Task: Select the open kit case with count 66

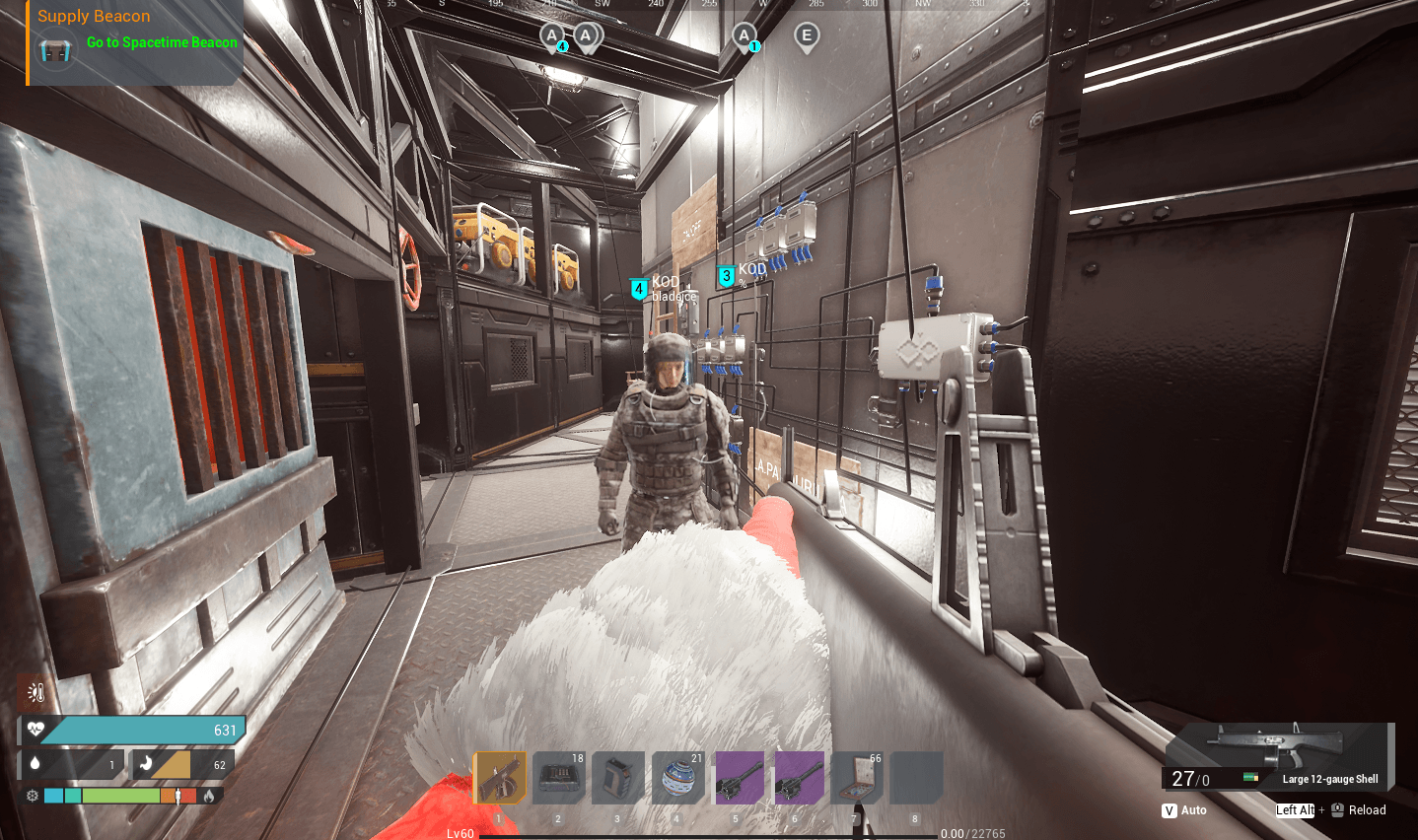Action: [x=856, y=778]
